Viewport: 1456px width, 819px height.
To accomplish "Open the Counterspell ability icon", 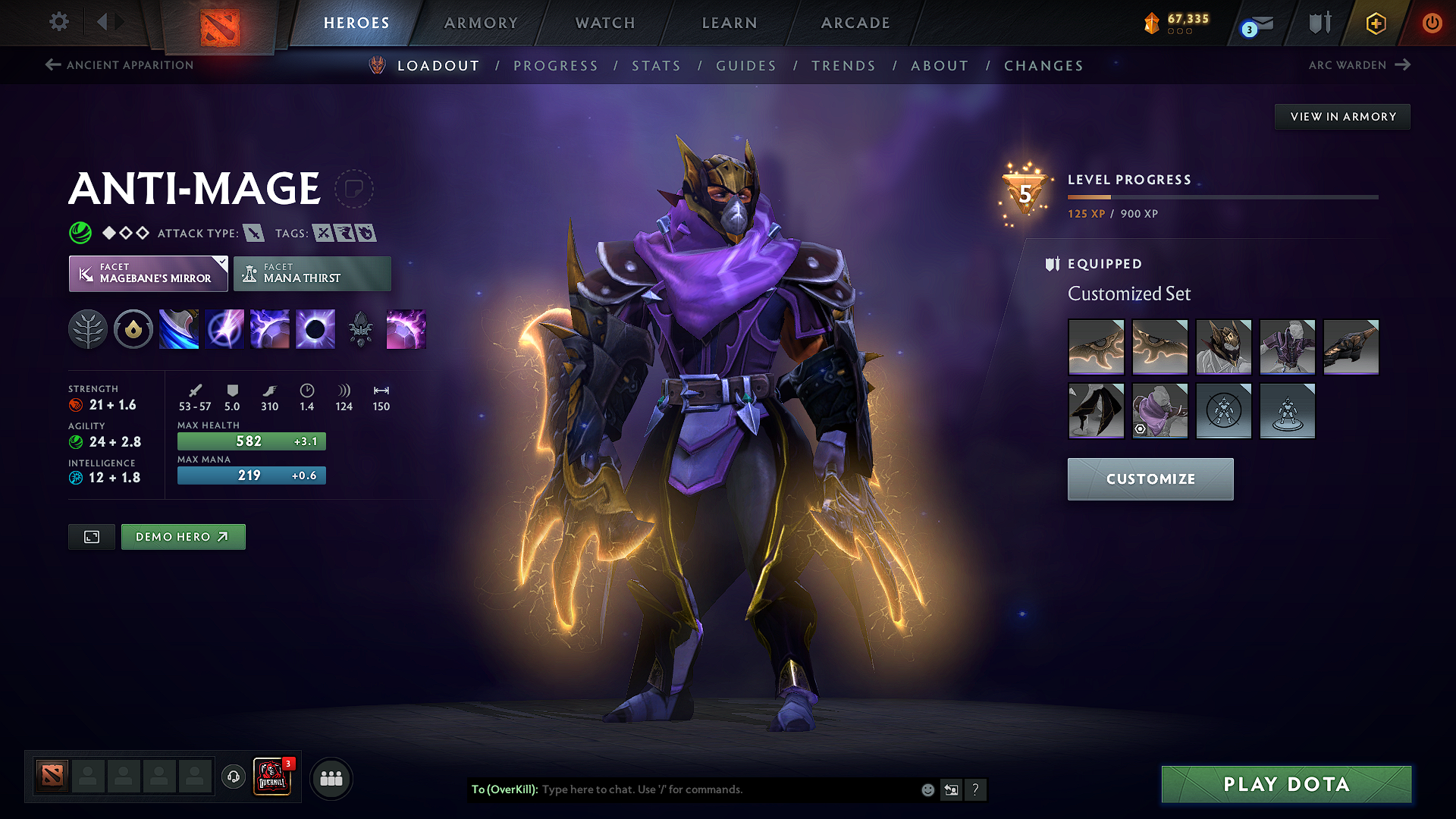I will click(x=270, y=329).
